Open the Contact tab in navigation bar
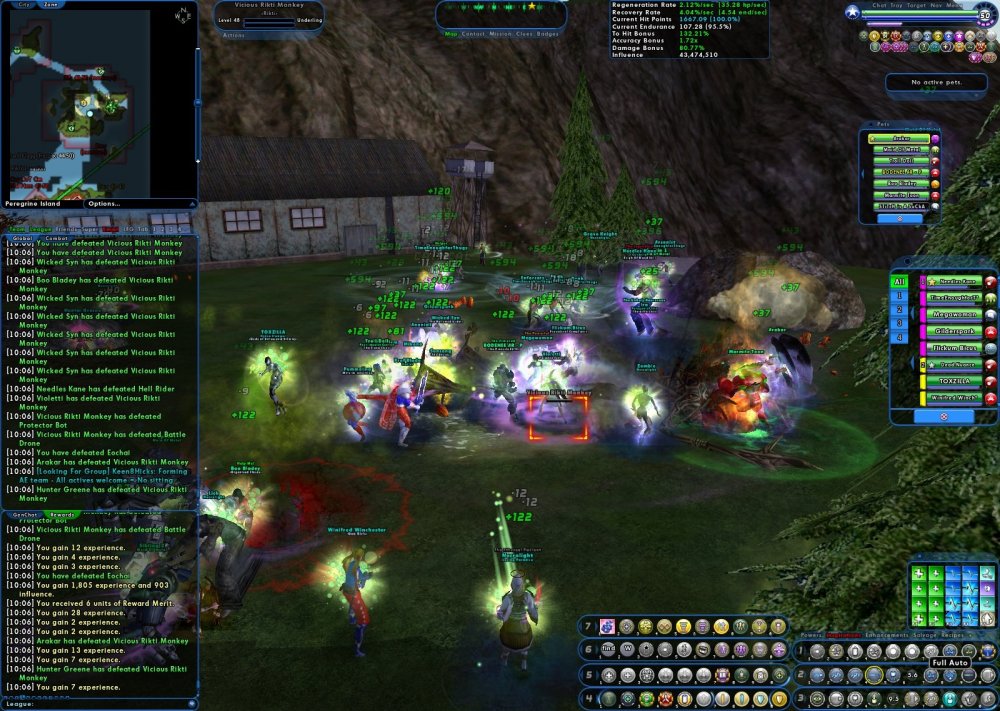The image size is (1000, 711). (x=473, y=33)
